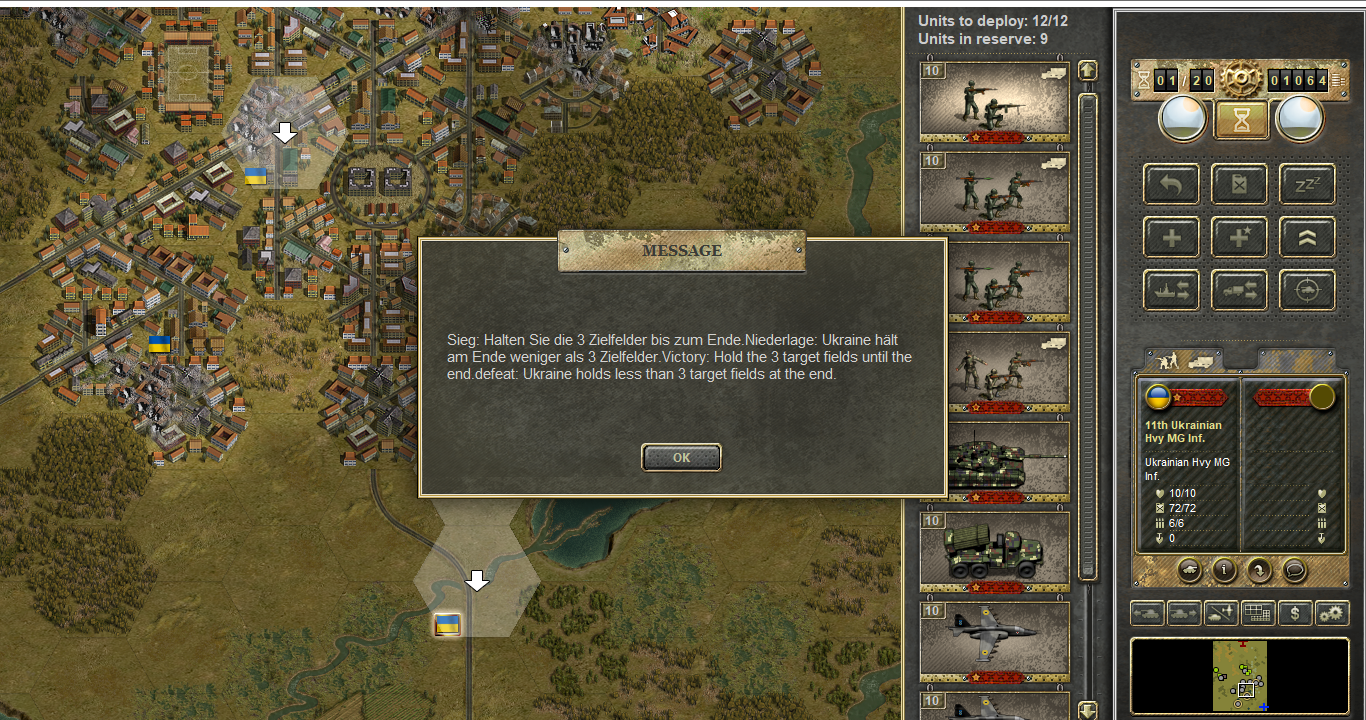The image size is (1366, 720).
Task: Click the plus-with-star elite replacements button
Action: pyautogui.click(x=1240, y=238)
